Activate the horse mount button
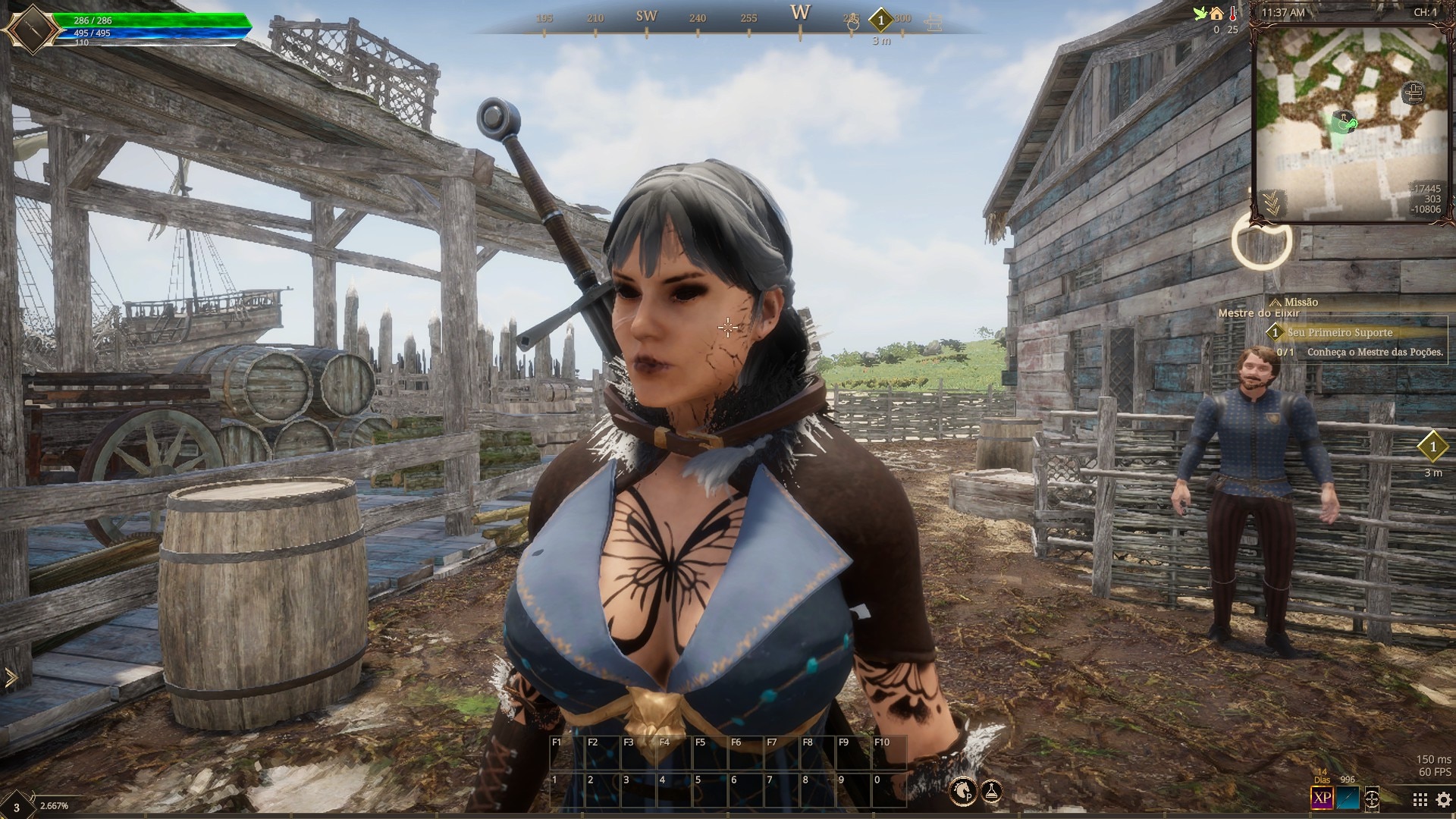This screenshot has width=1456, height=819. (965, 792)
